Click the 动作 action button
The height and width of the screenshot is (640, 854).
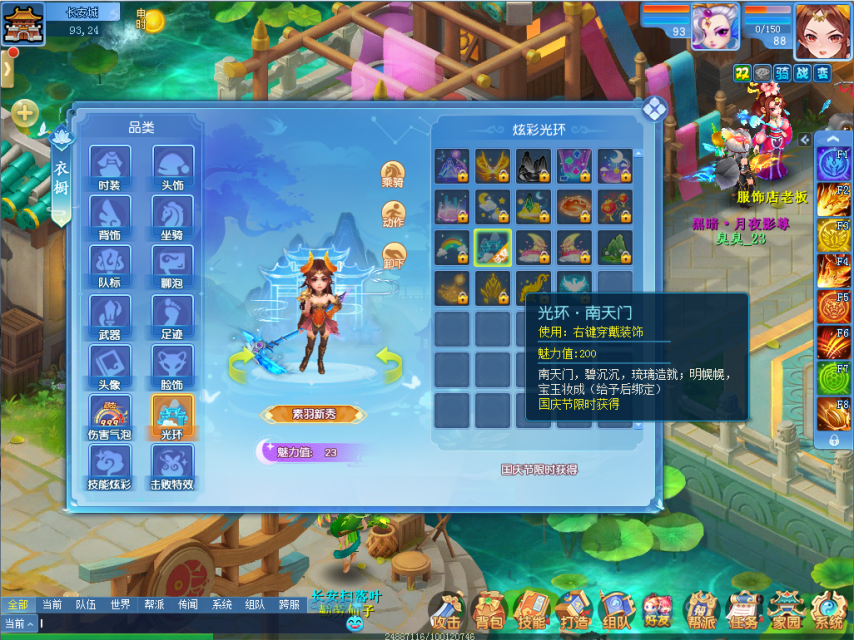tap(393, 214)
